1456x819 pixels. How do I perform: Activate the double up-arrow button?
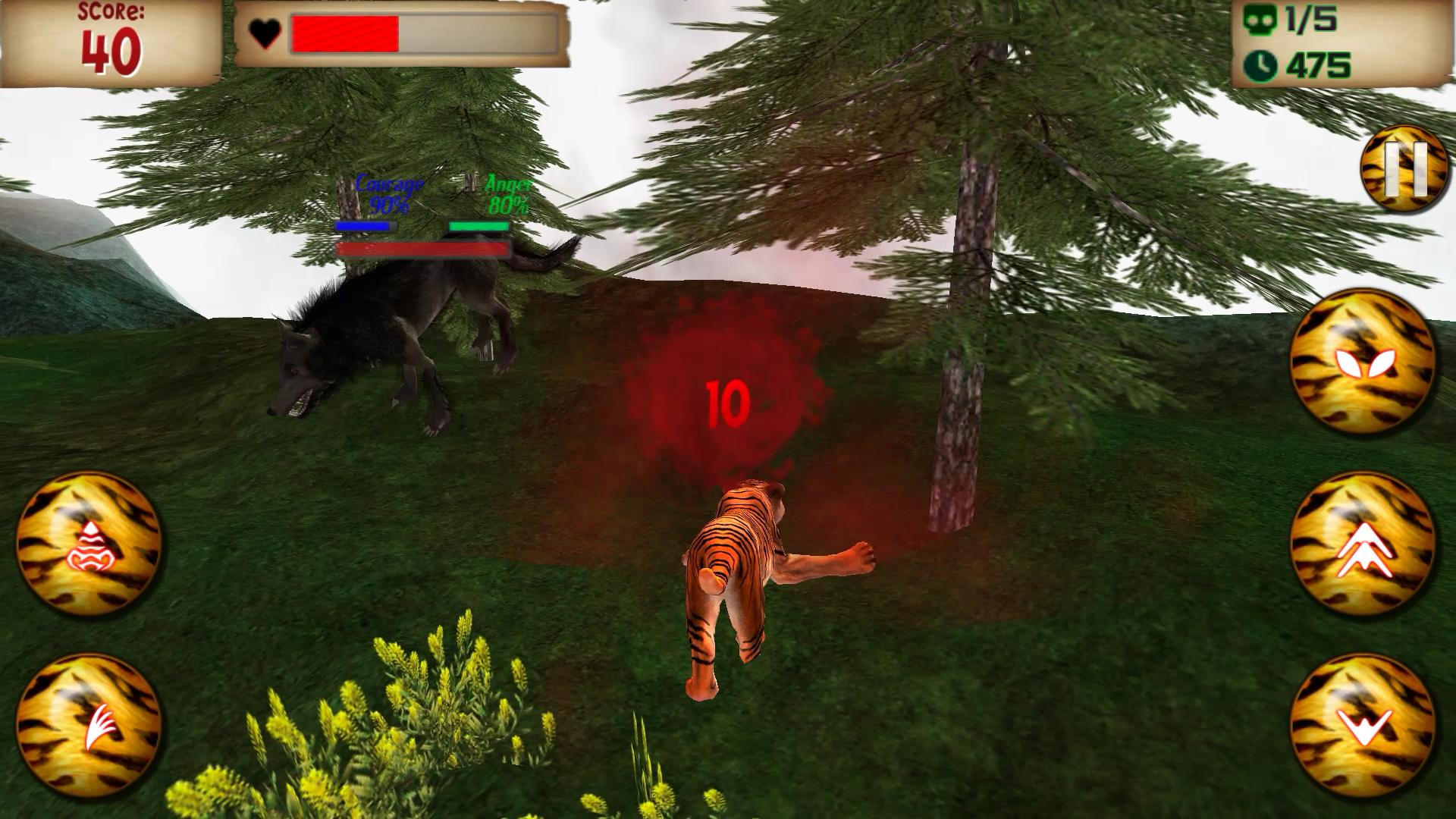point(1363,545)
